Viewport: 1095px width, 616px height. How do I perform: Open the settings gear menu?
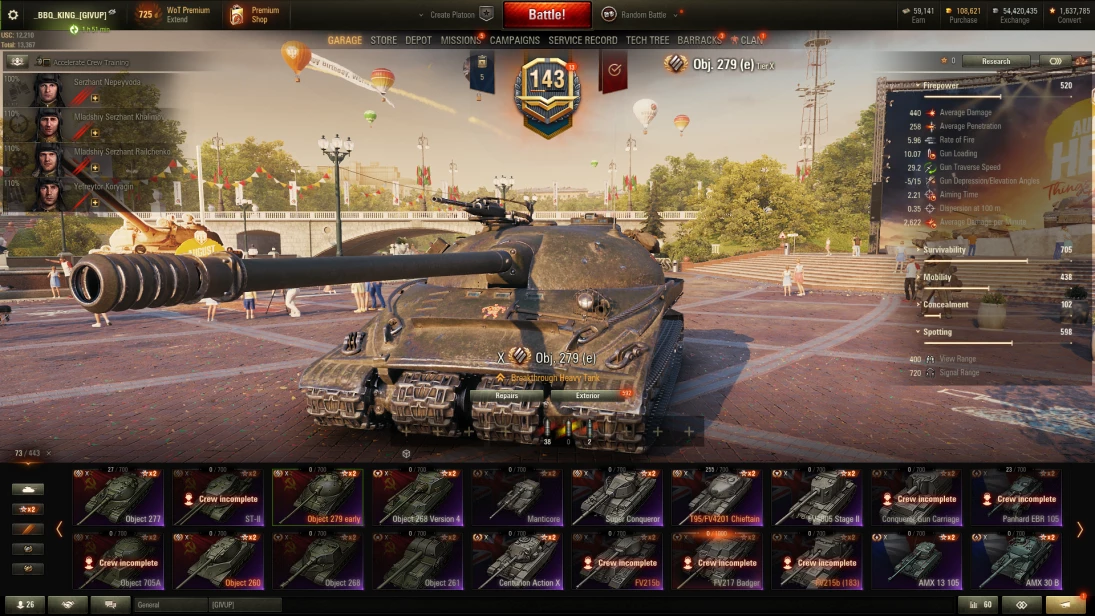13,15
